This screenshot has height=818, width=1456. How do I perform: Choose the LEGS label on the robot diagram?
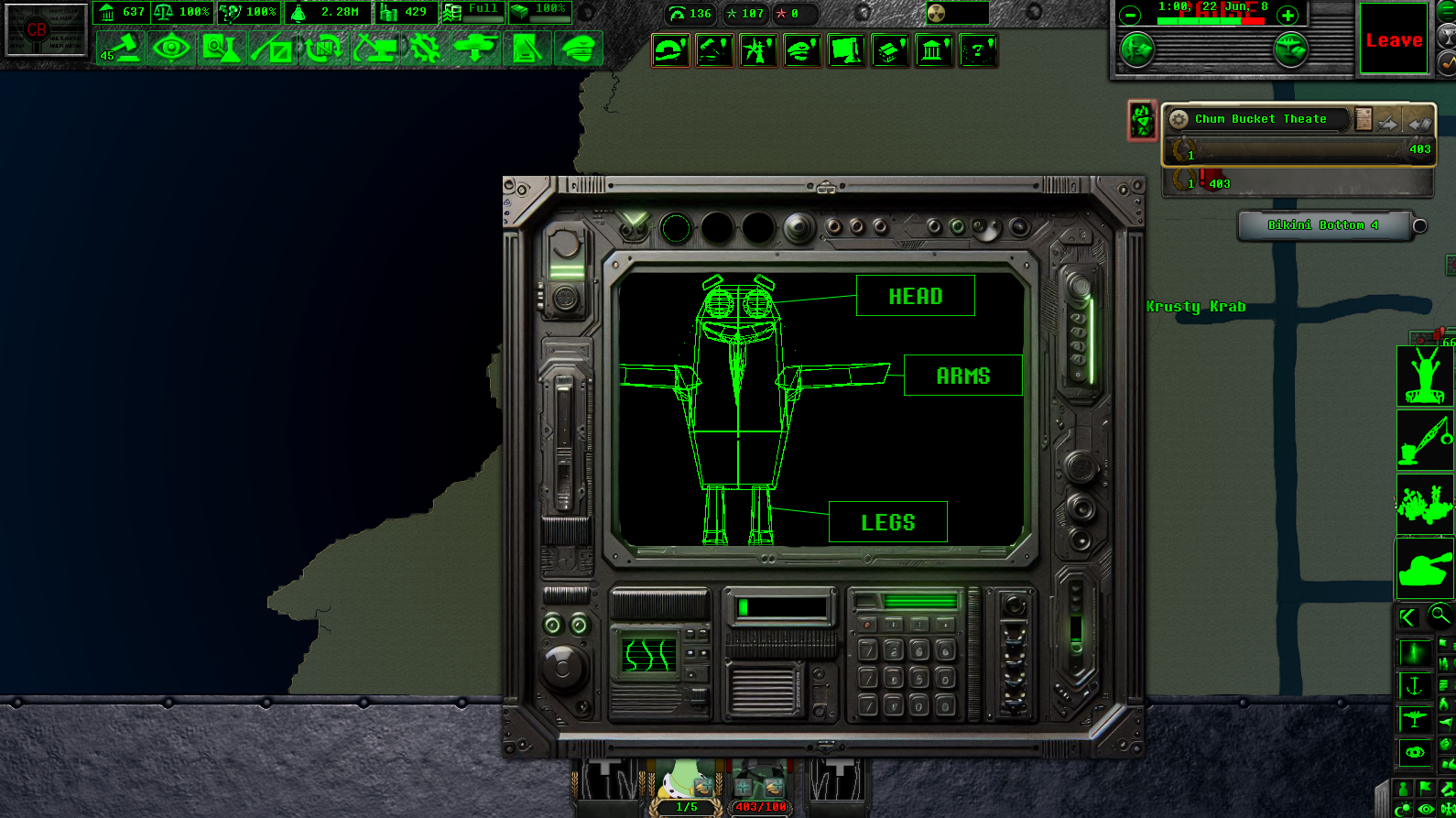887,522
